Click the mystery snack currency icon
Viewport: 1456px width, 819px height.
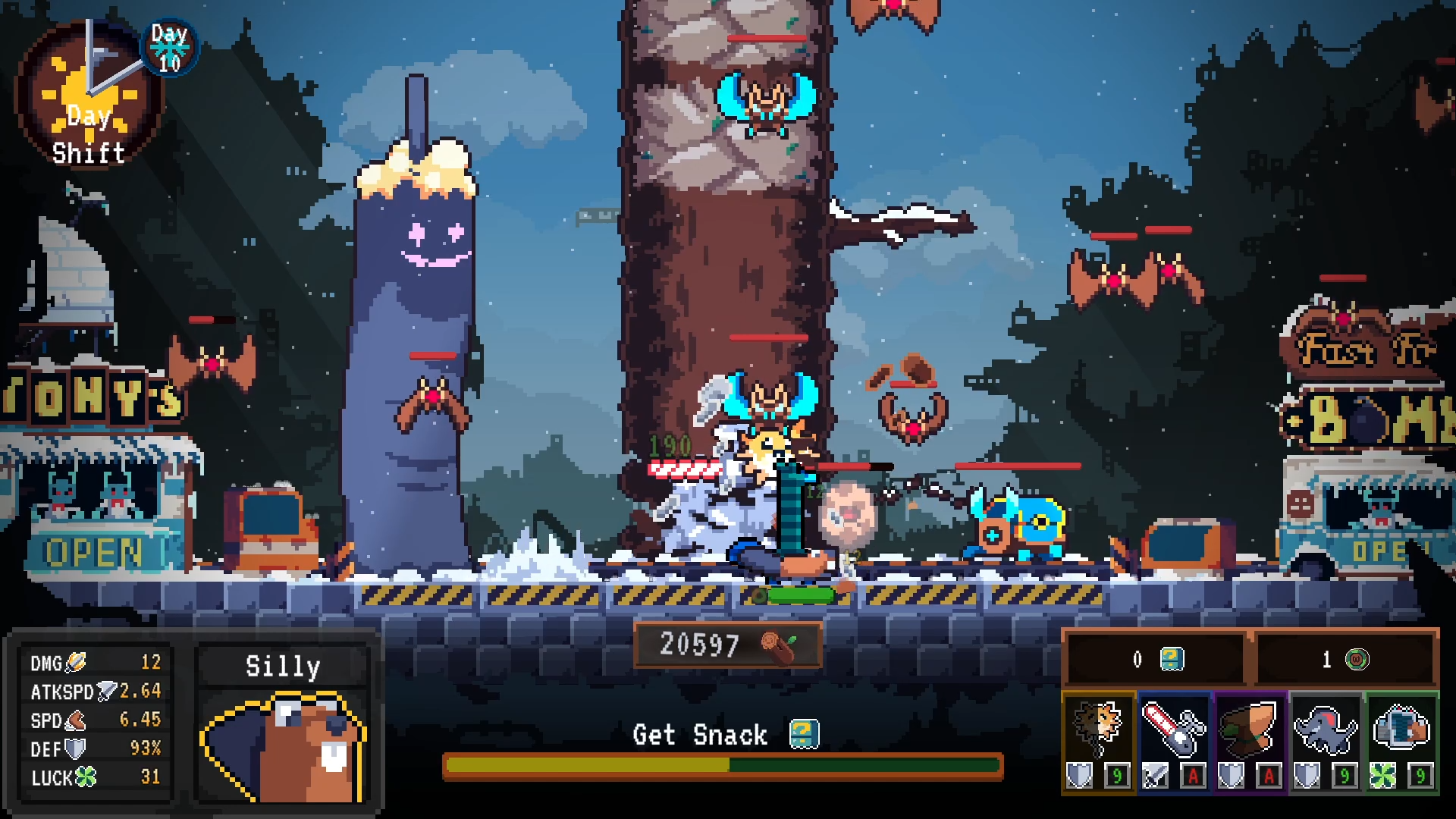(1171, 659)
